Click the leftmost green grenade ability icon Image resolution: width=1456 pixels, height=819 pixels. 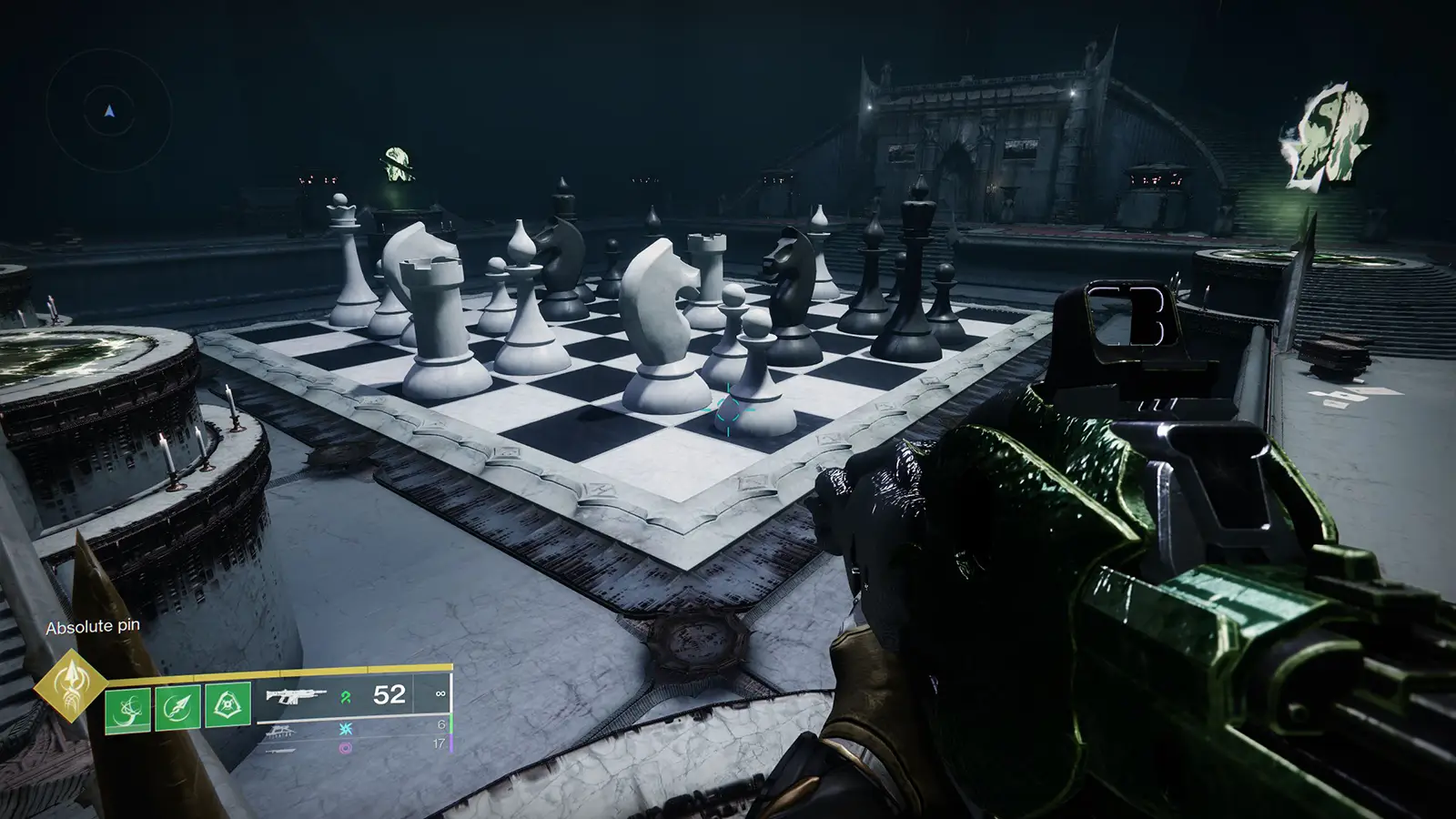pos(129,710)
